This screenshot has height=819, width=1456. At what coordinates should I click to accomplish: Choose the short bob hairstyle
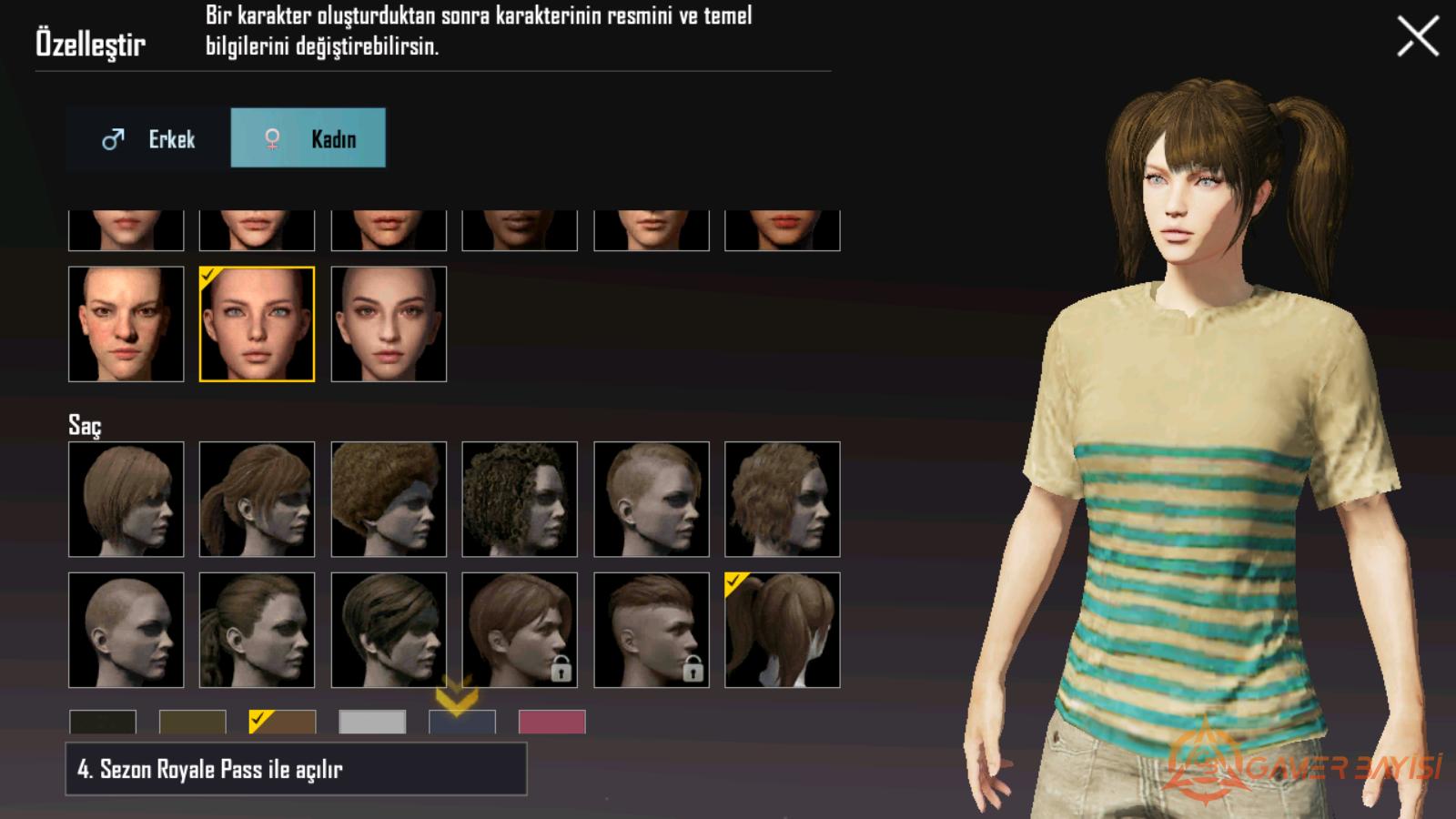126,500
